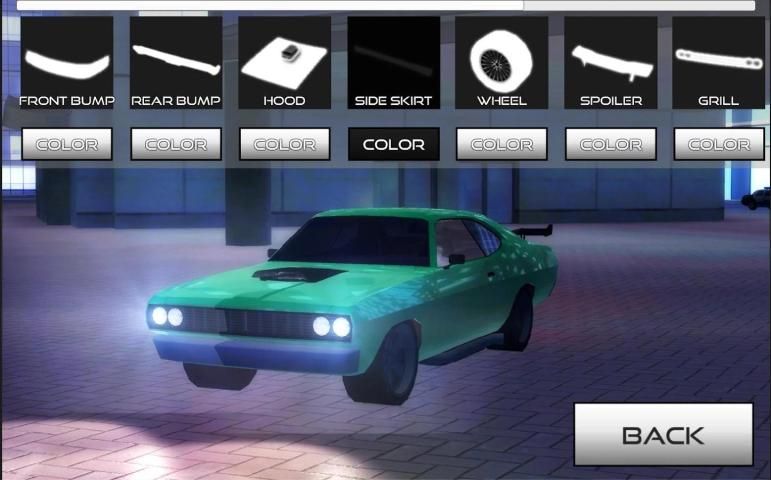Select the Front Bump part thumbnail
The height and width of the screenshot is (480, 771).
tap(67, 62)
